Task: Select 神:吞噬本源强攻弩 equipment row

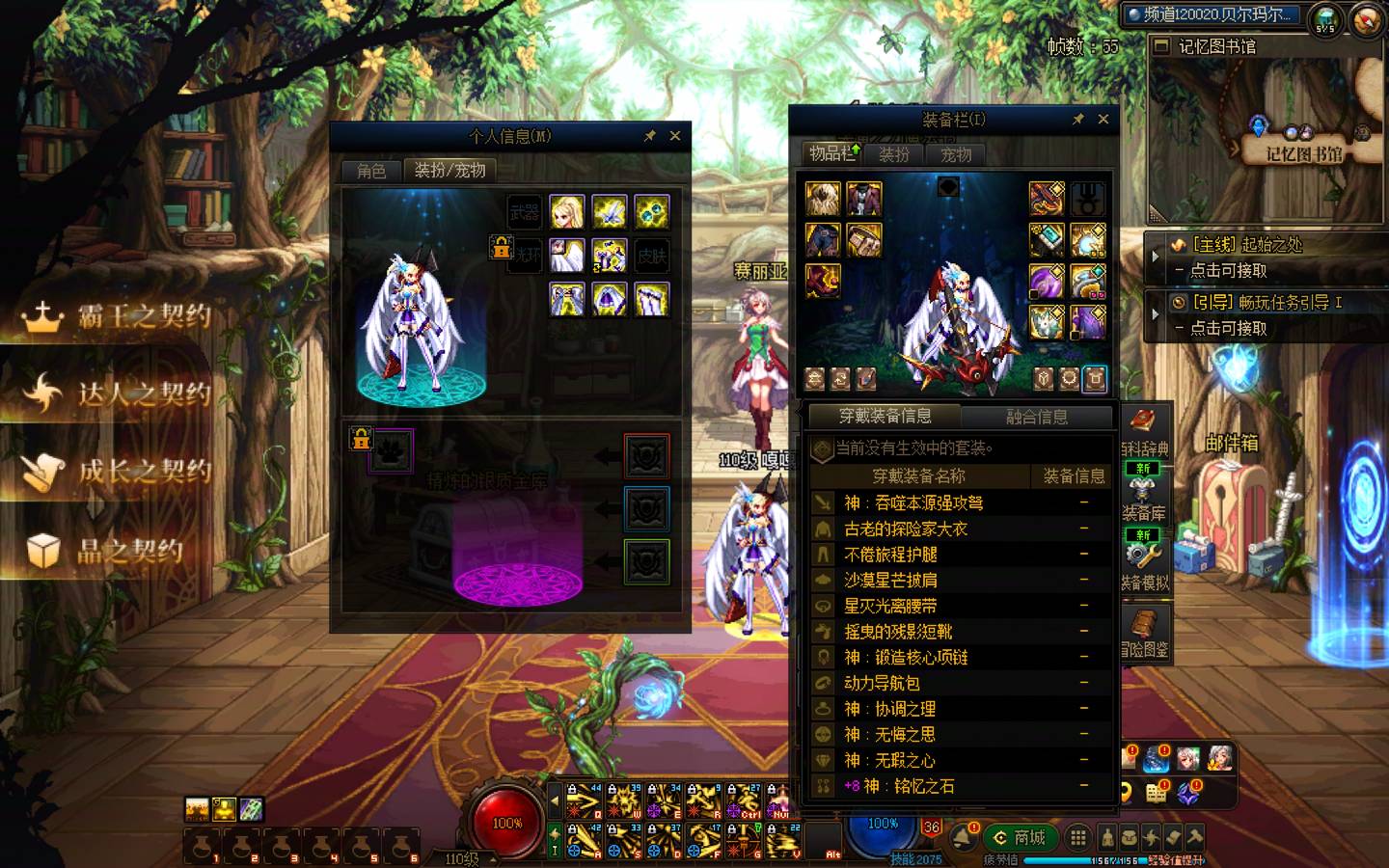Action: [x=913, y=502]
